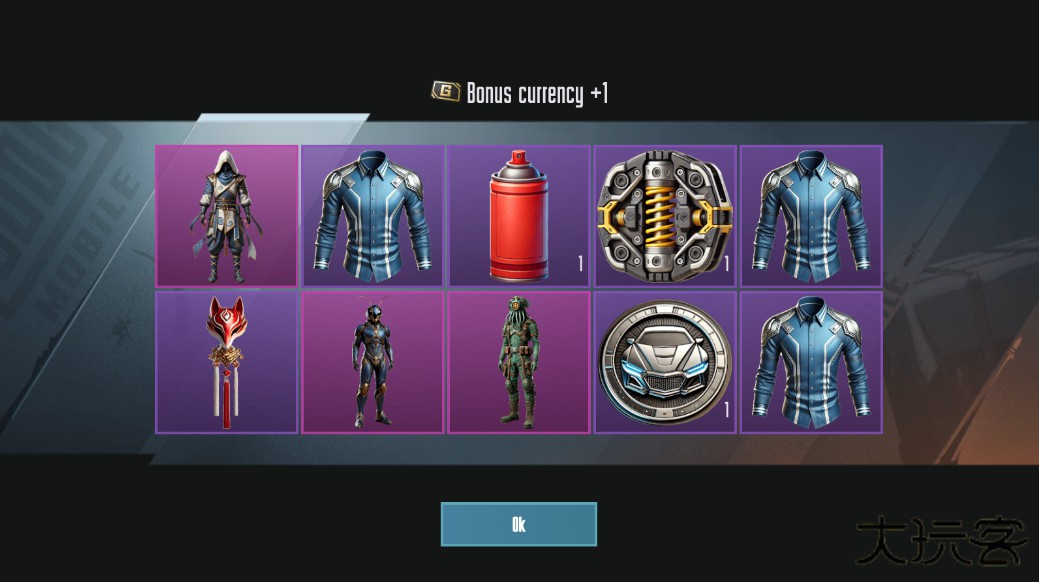This screenshot has width=1039, height=582.
Task: Select the hooded ninja outfit reward
Action: [227, 216]
